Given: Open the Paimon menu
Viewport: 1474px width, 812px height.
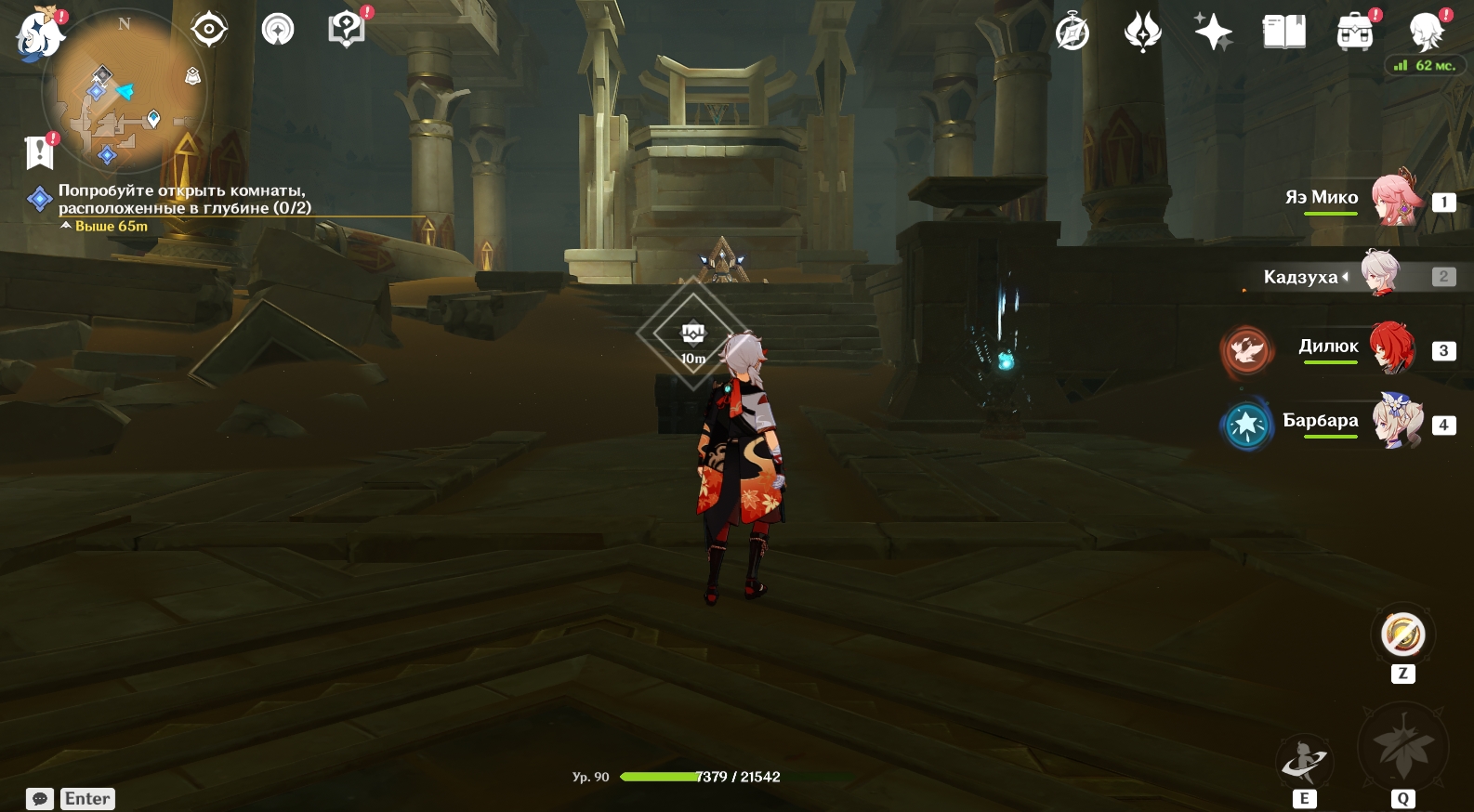Looking at the screenshot, I should coord(40,33).
